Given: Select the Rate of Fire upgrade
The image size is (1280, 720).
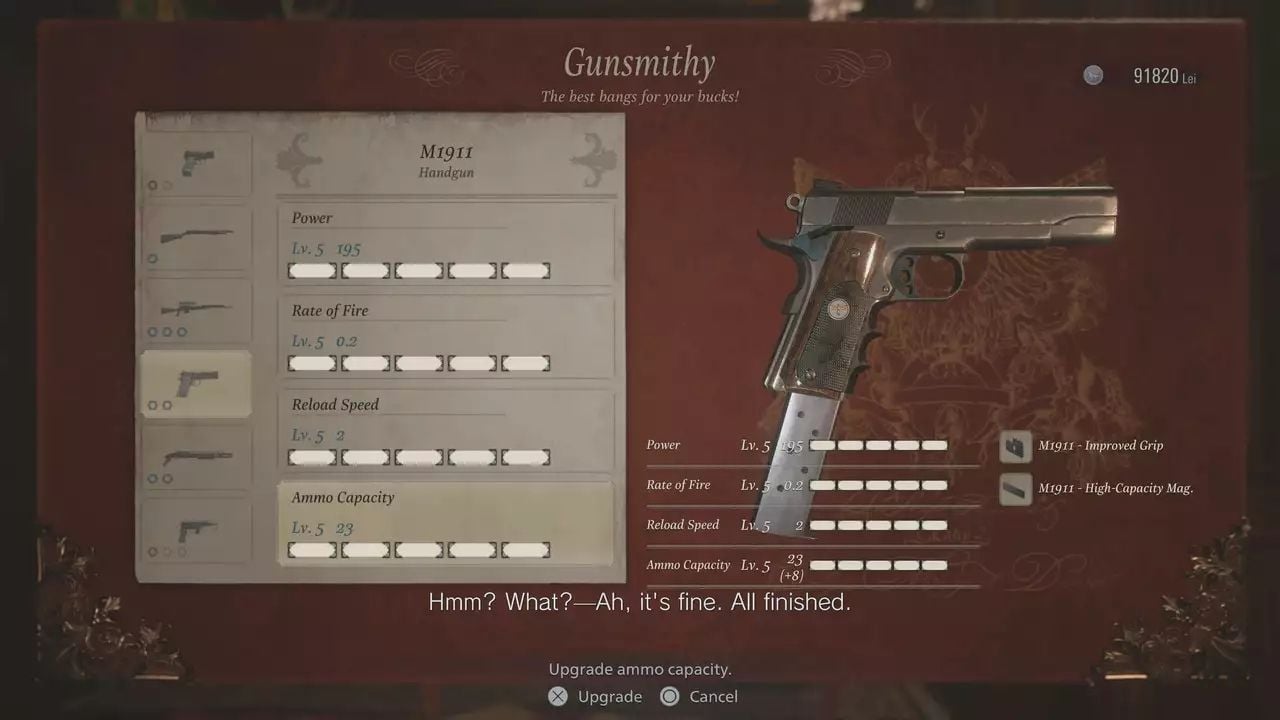Looking at the screenshot, I should coord(445,336).
